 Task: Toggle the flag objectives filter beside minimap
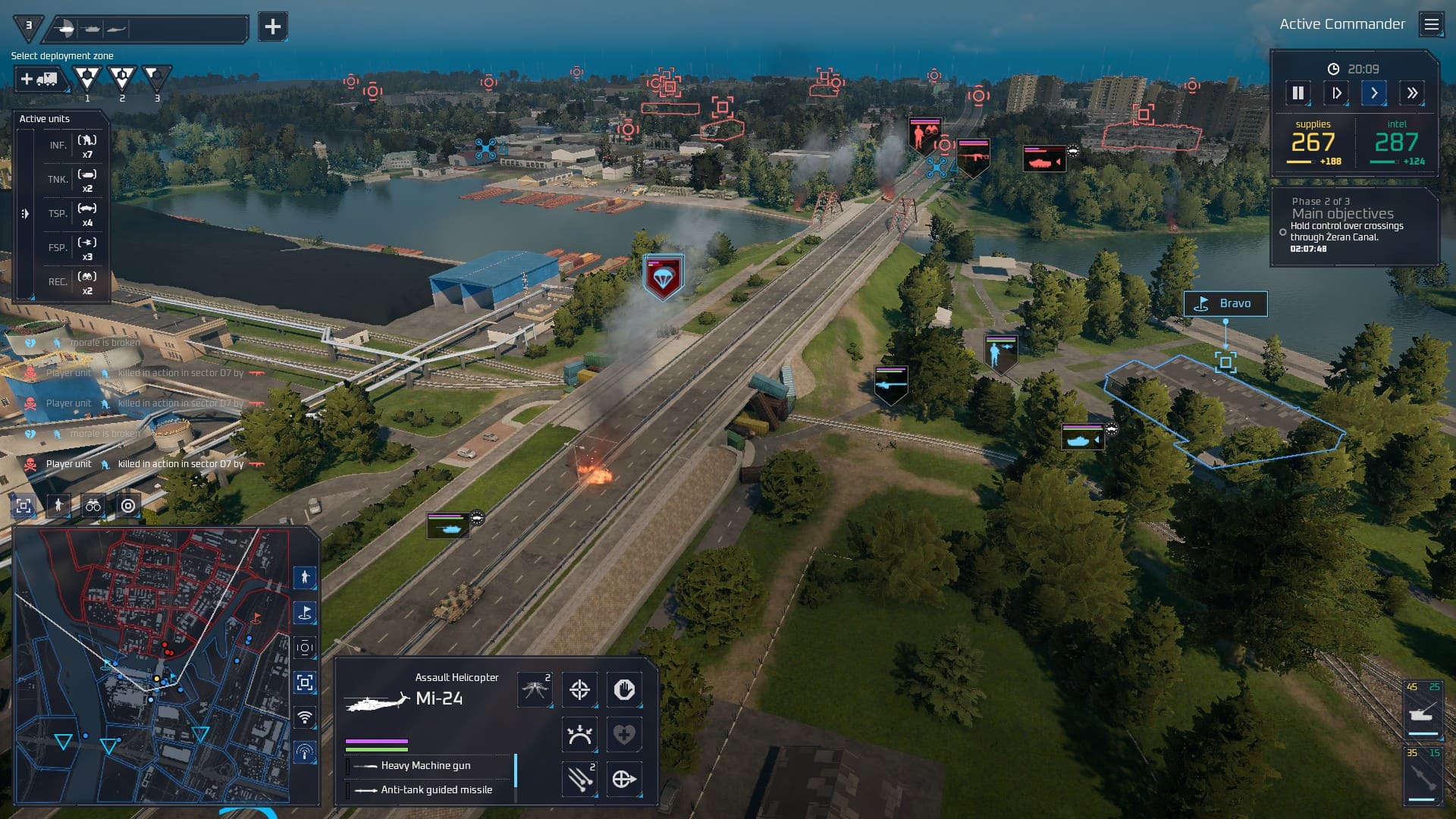point(305,613)
